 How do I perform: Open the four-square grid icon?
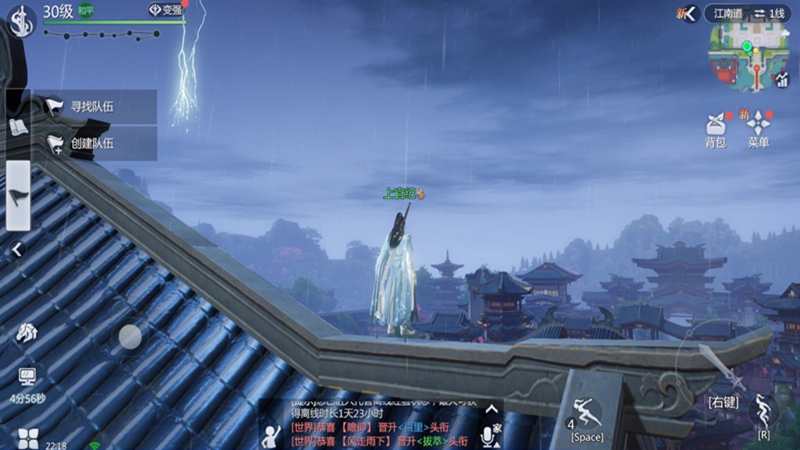(27, 438)
